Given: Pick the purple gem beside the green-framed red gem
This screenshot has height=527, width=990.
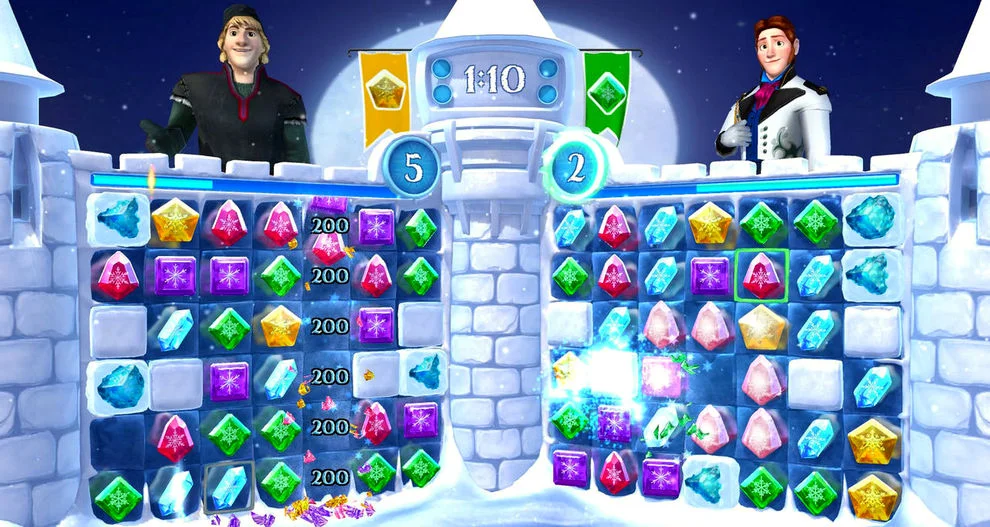Looking at the screenshot, I should tap(710, 276).
